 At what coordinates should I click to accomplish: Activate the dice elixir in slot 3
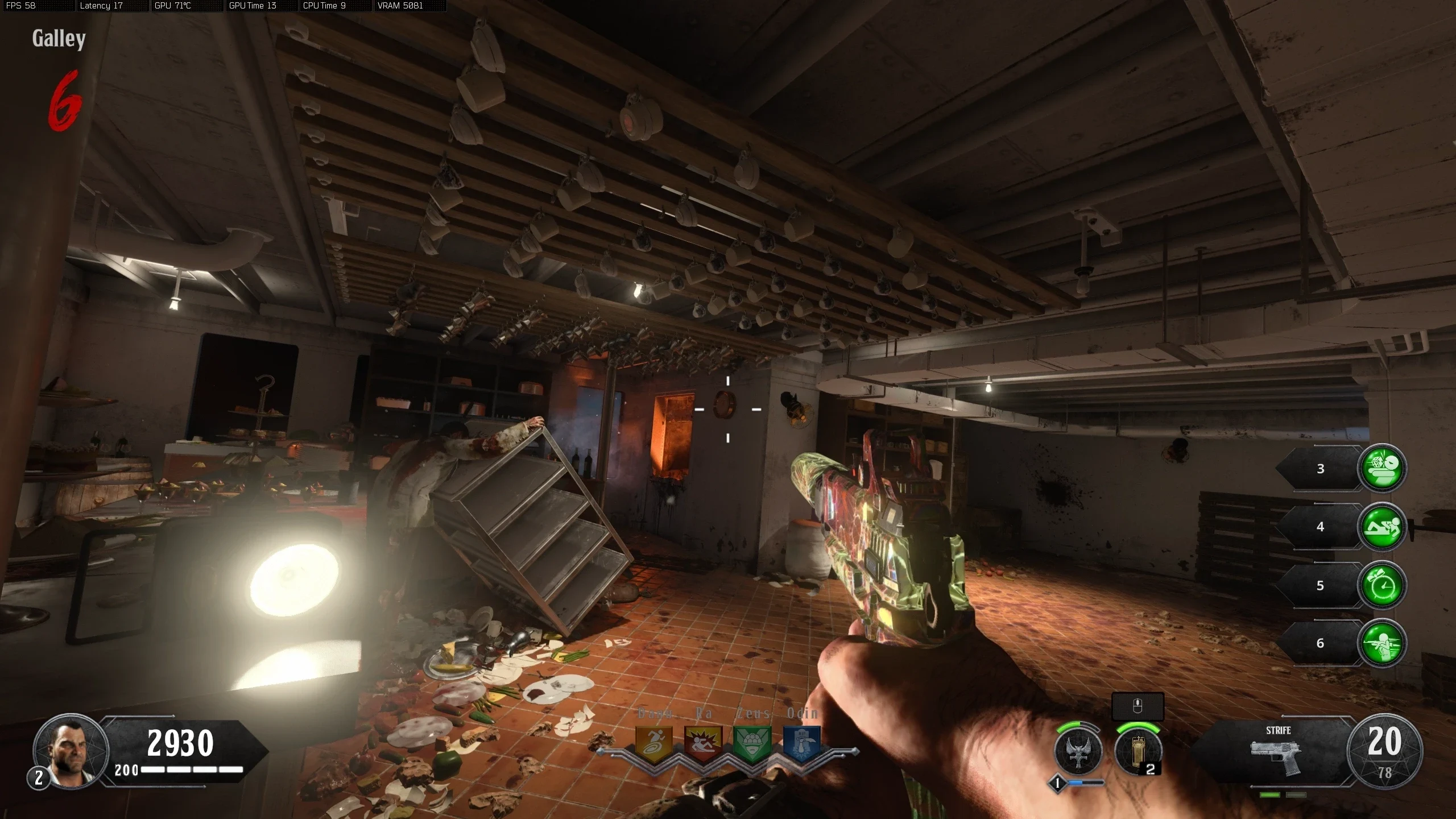tap(1381, 468)
